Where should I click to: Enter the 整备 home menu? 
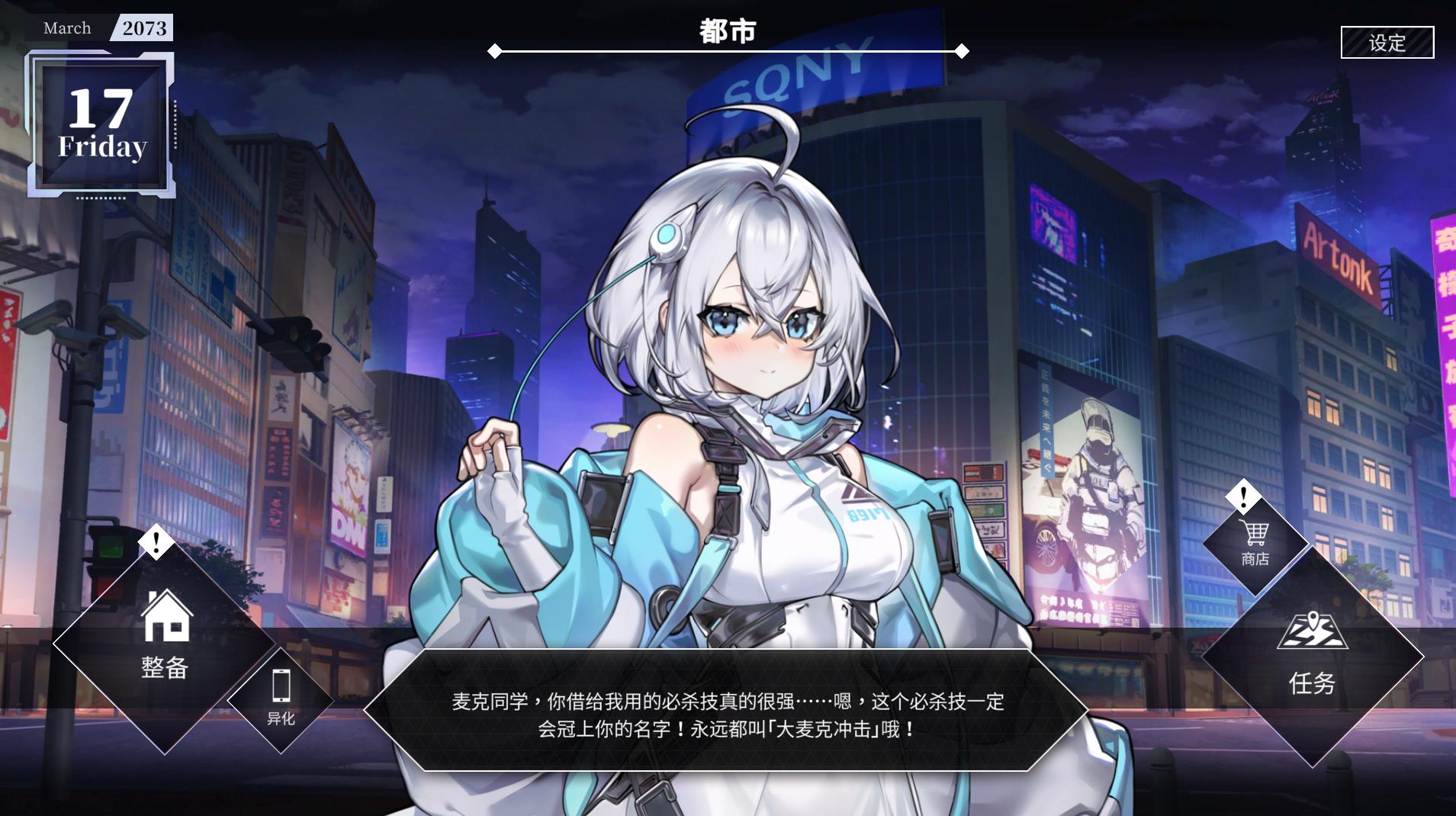tap(165, 641)
